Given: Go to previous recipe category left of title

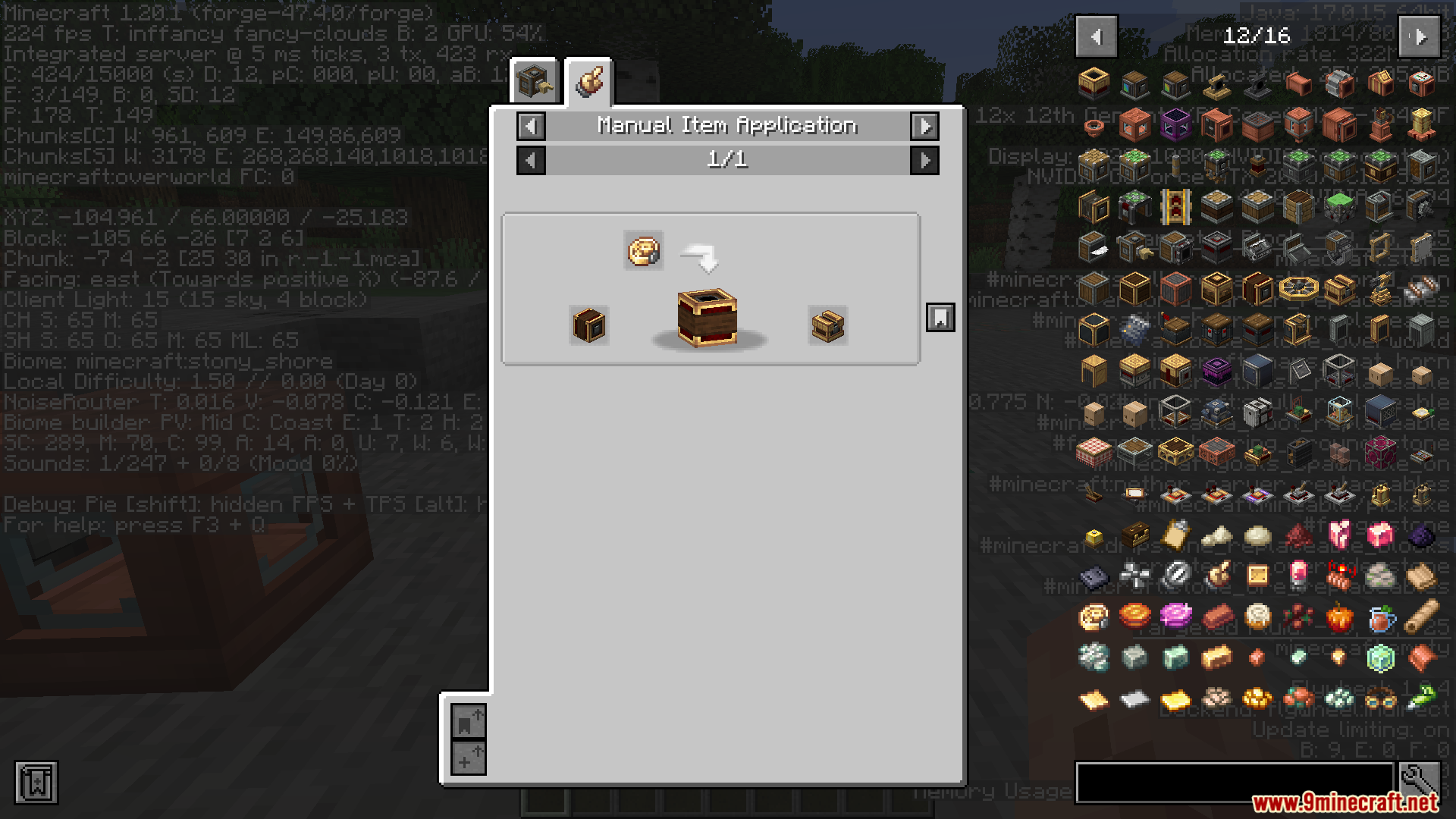Looking at the screenshot, I should pyautogui.click(x=531, y=126).
